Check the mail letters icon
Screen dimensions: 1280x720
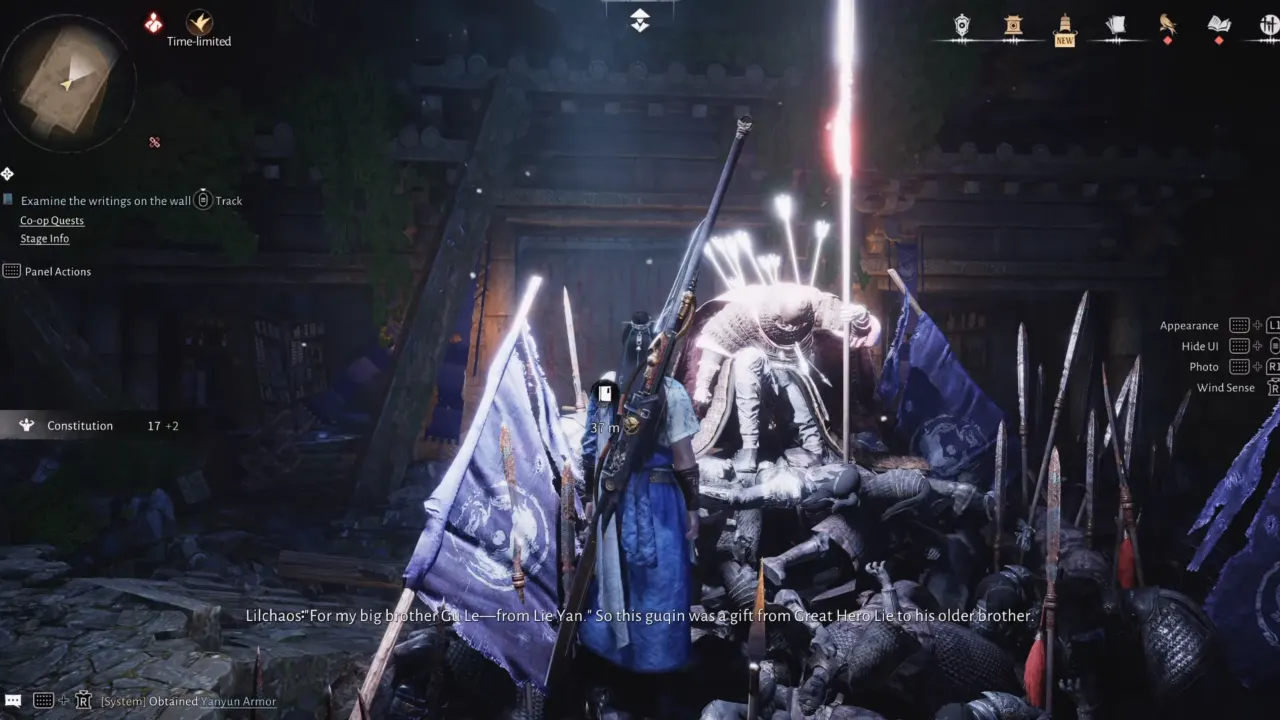(1117, 24)
